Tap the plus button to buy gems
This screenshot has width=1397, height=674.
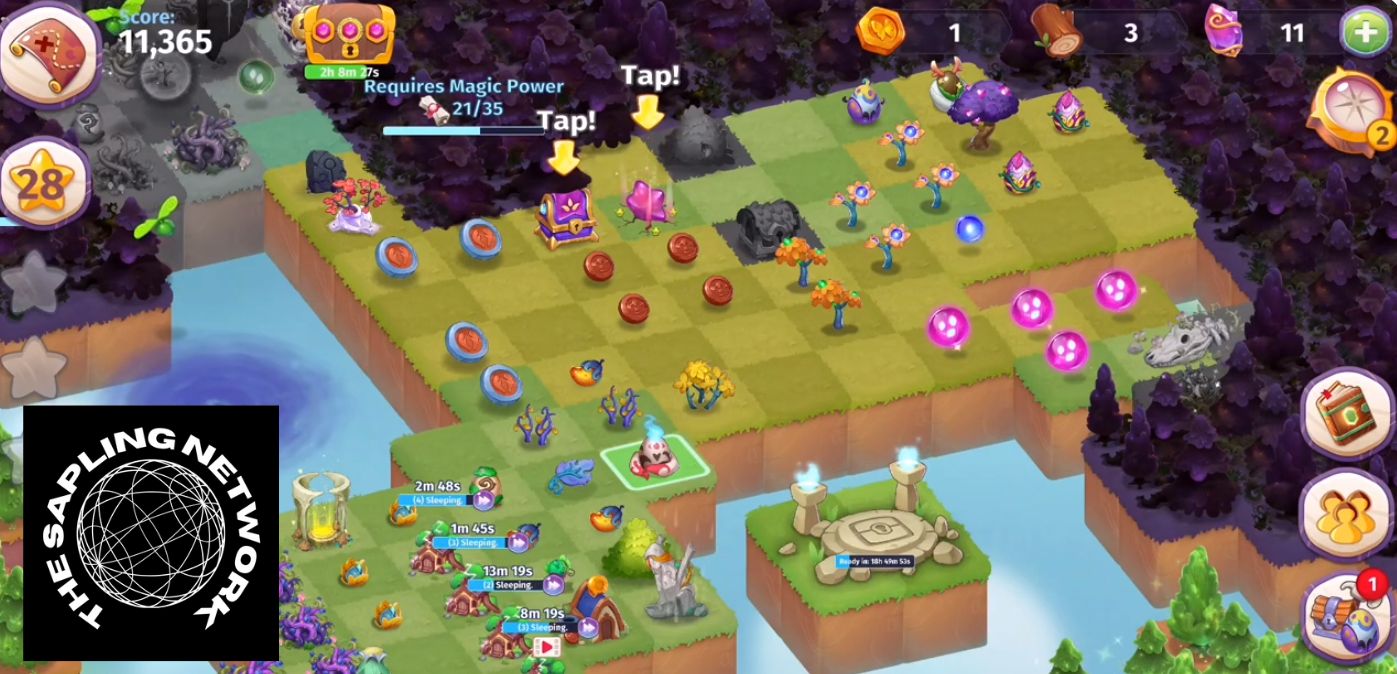[1364, 33]
